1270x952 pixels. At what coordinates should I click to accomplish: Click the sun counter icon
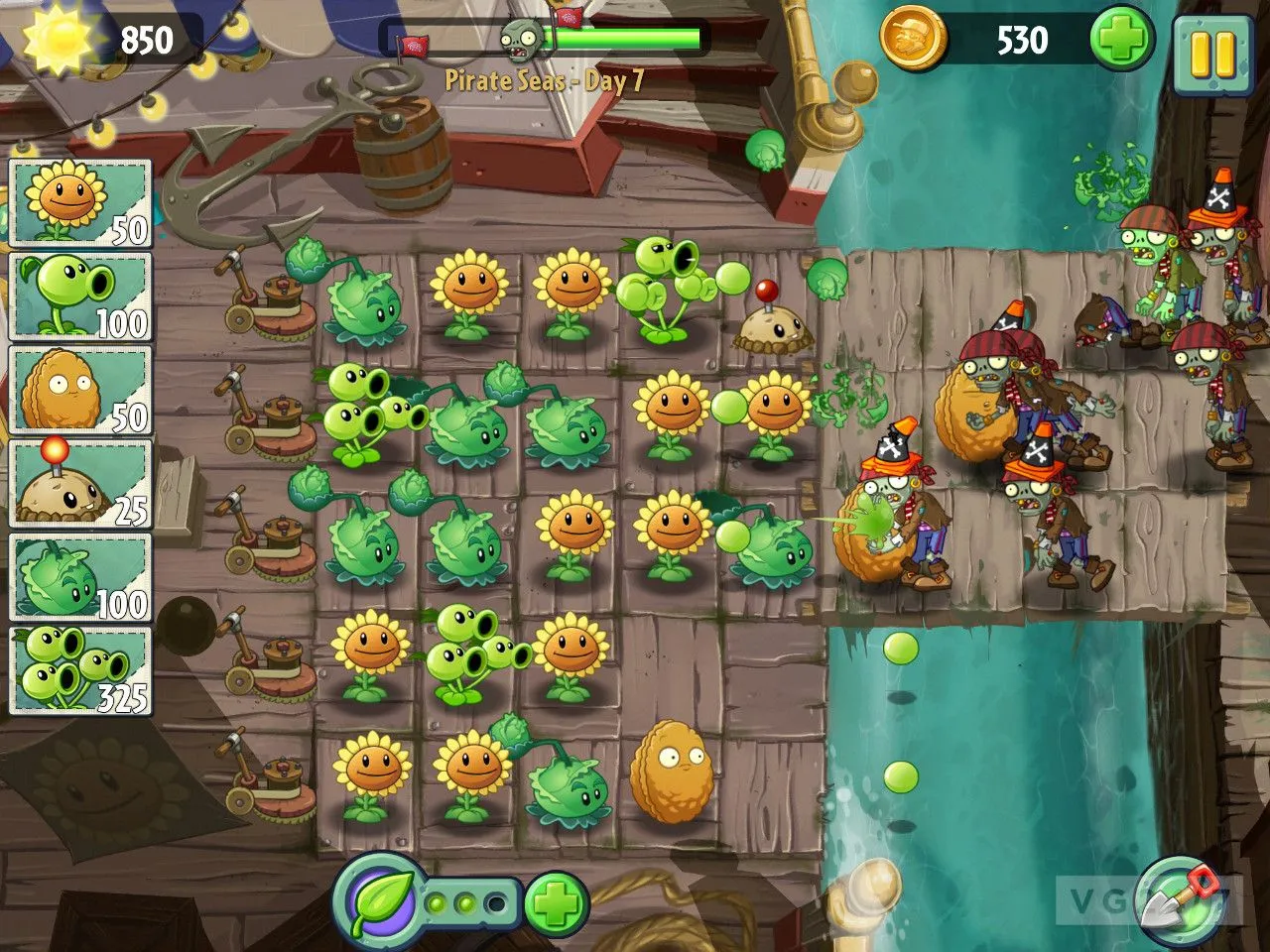click(62, 40)
